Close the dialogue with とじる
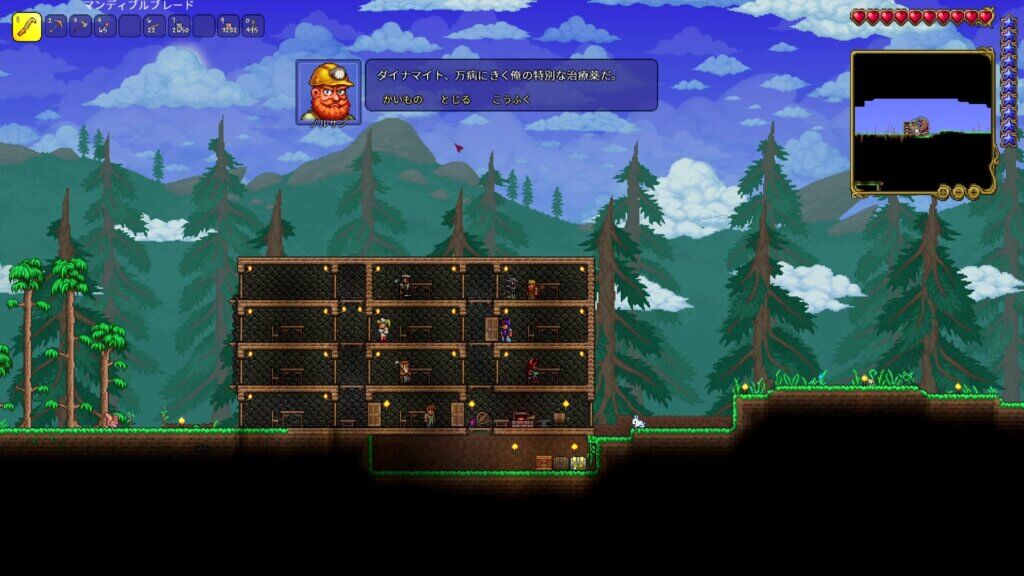 point(456,100)
